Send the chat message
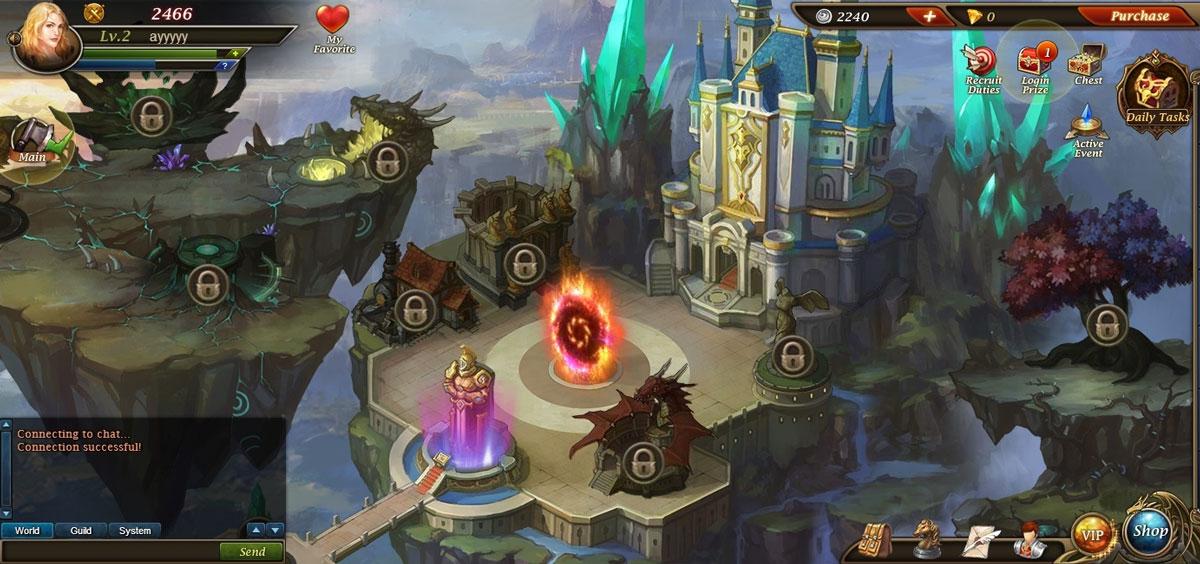The width and height of the screenshot is (1200, 564). coord(252,551)
